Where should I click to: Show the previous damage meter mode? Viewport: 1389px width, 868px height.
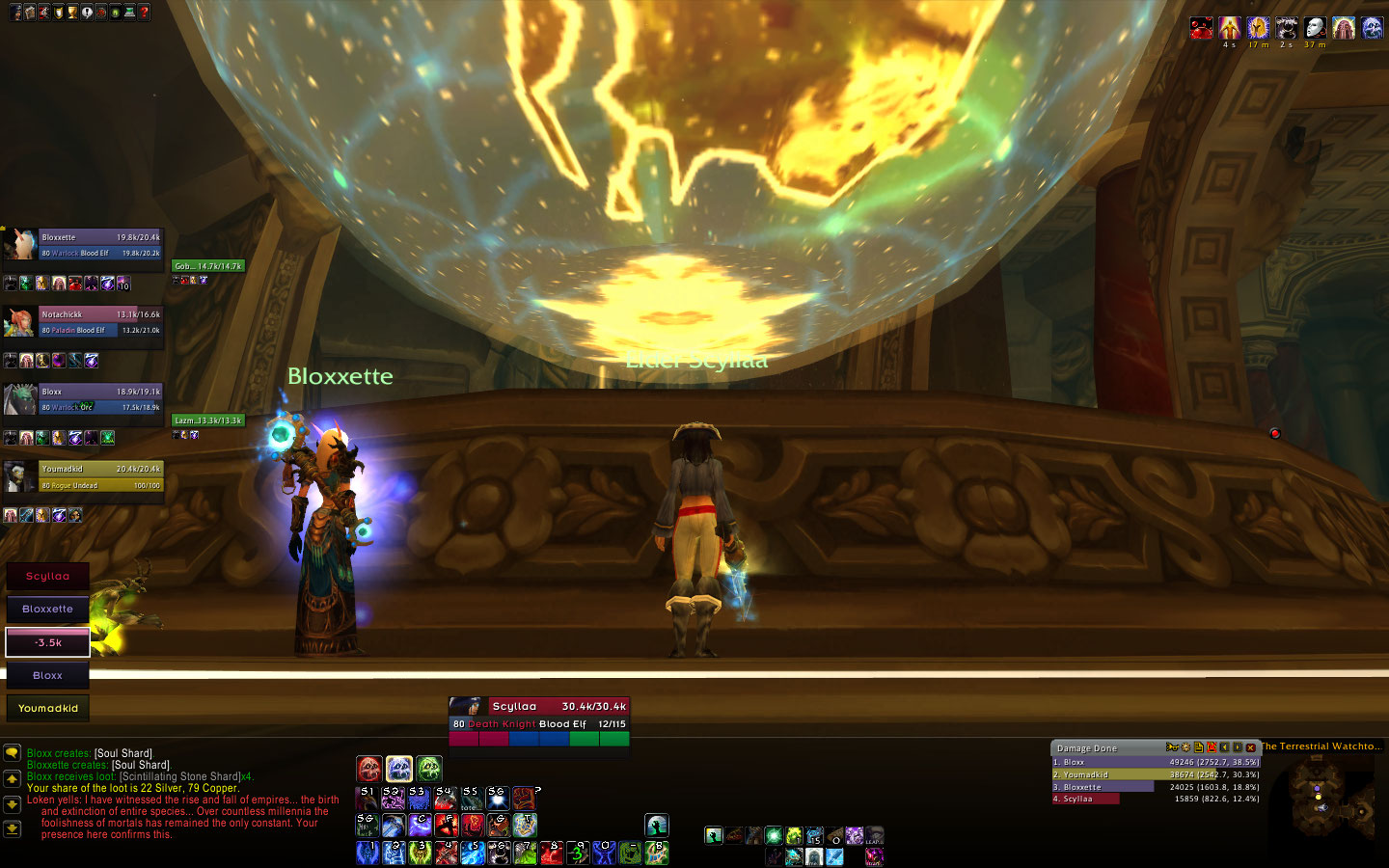[x=1224, y=747]
